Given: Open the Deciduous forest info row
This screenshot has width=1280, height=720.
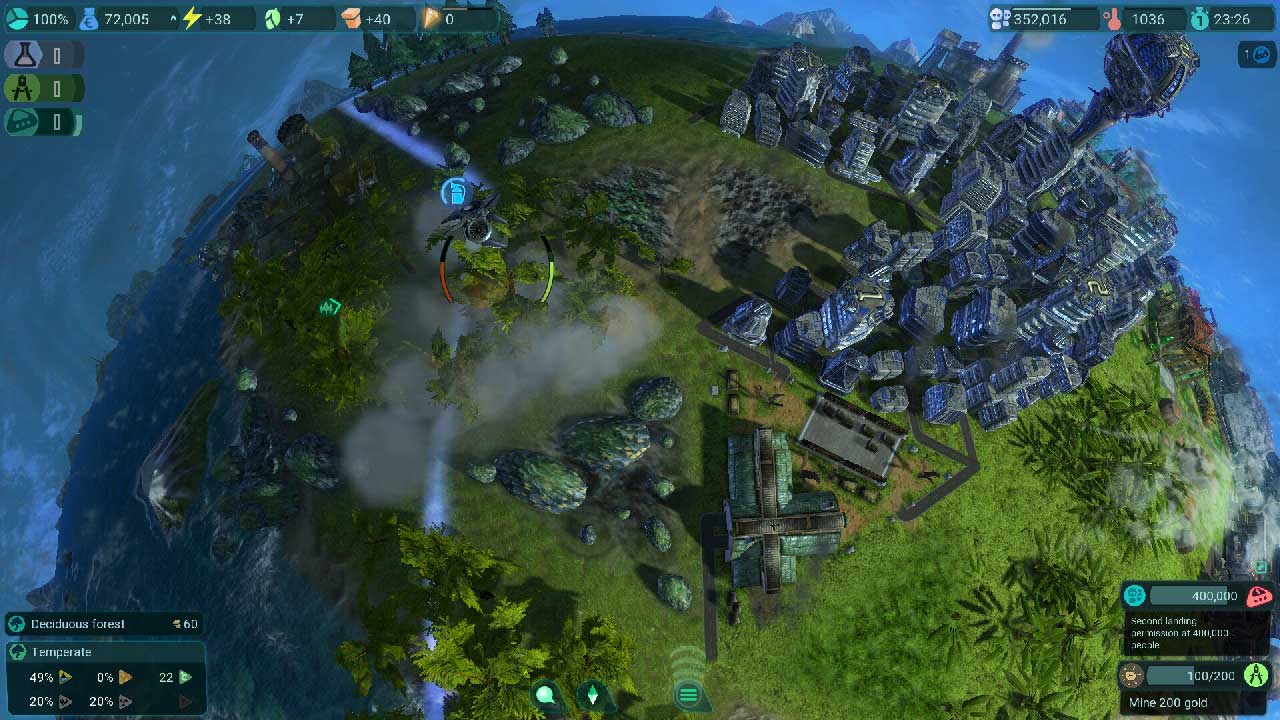Looking at the screenshot, I should [104, 624].
